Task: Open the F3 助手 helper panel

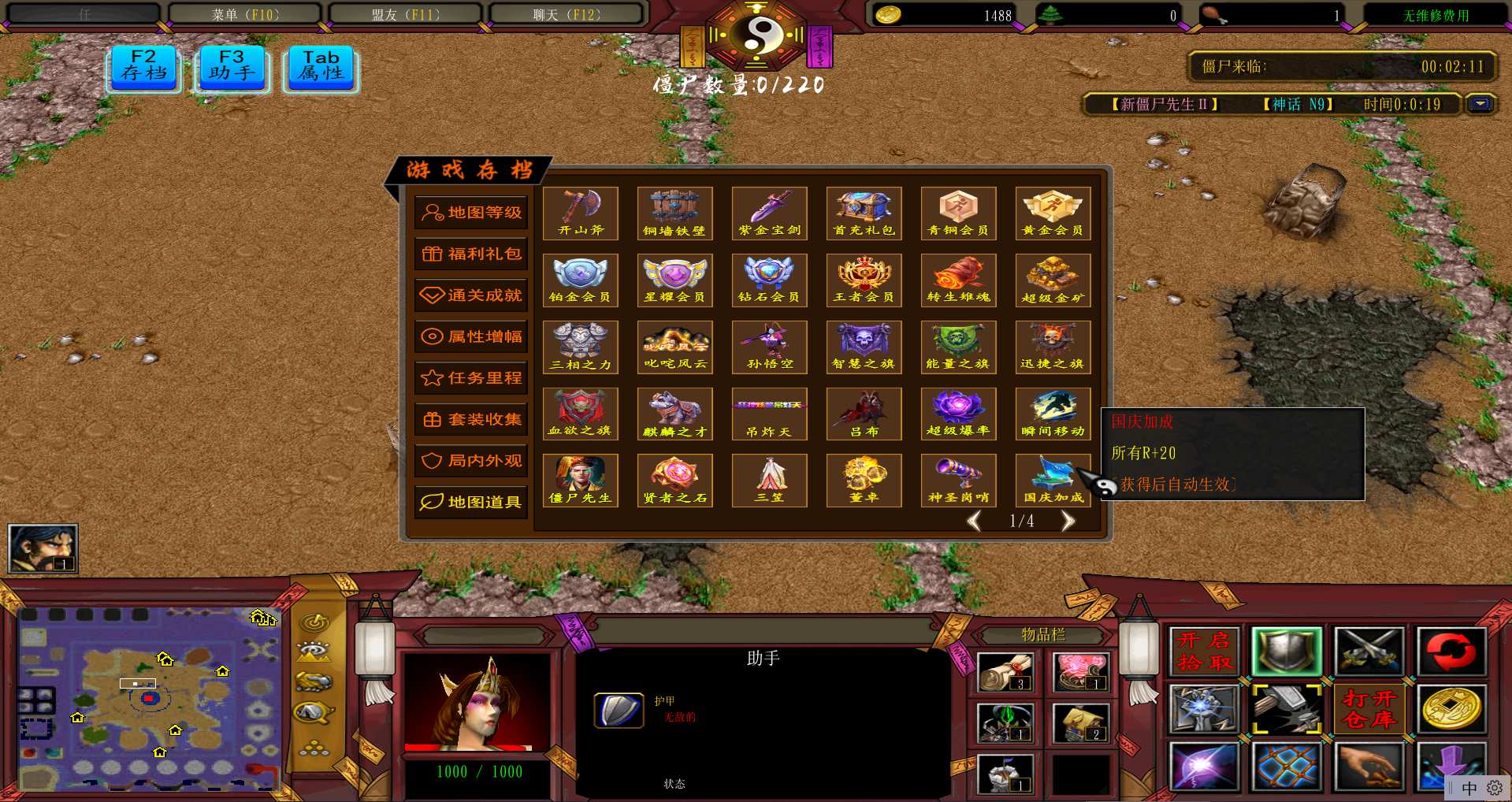Action: [x=232, y=68]
